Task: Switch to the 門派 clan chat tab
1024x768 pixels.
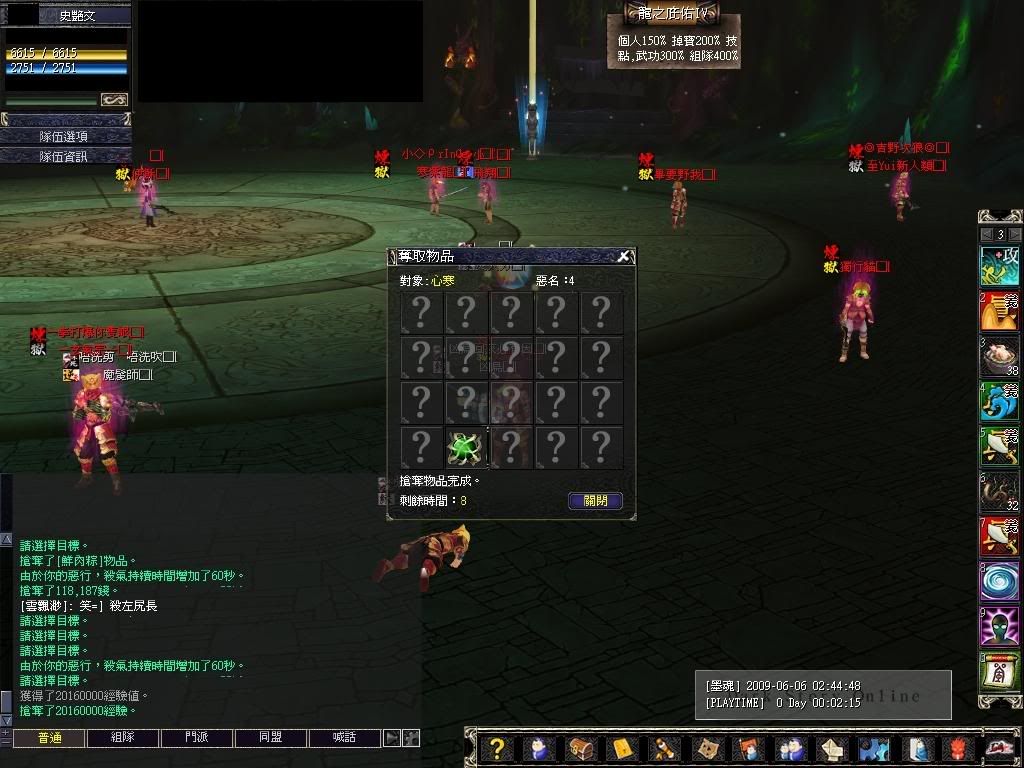Action: click(196, 738)
